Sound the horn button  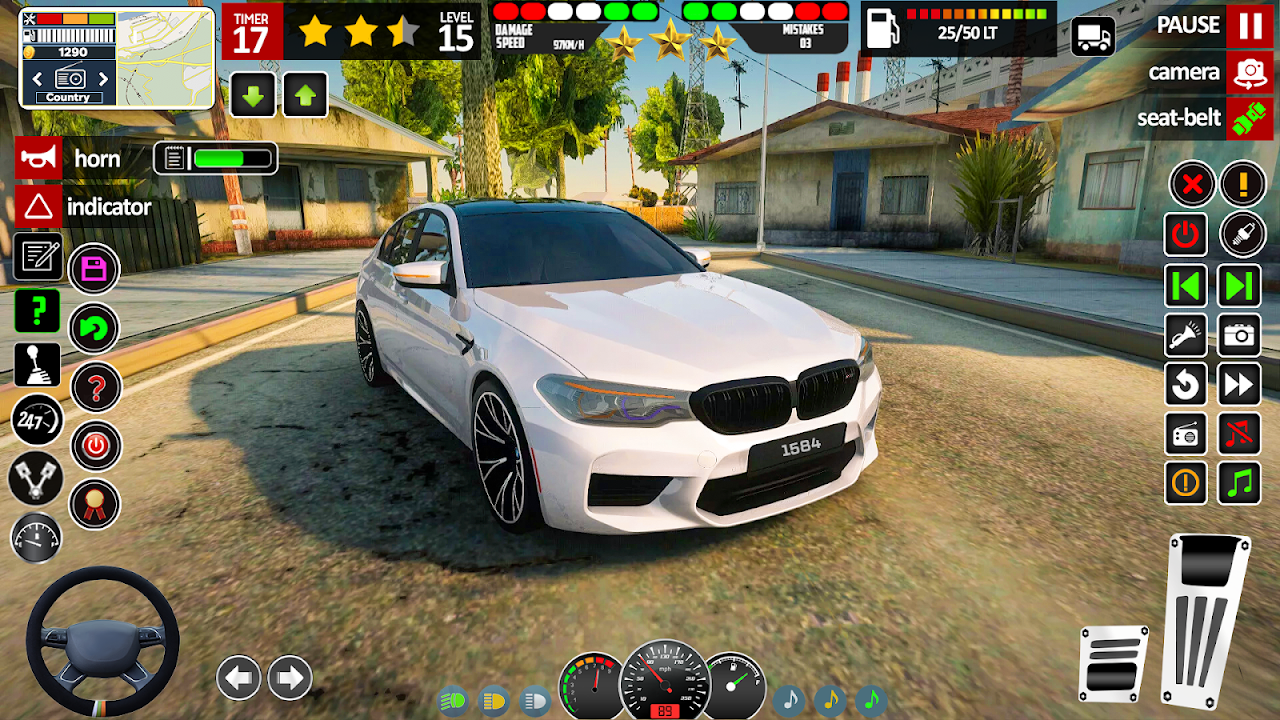click(x=38, y=158)
